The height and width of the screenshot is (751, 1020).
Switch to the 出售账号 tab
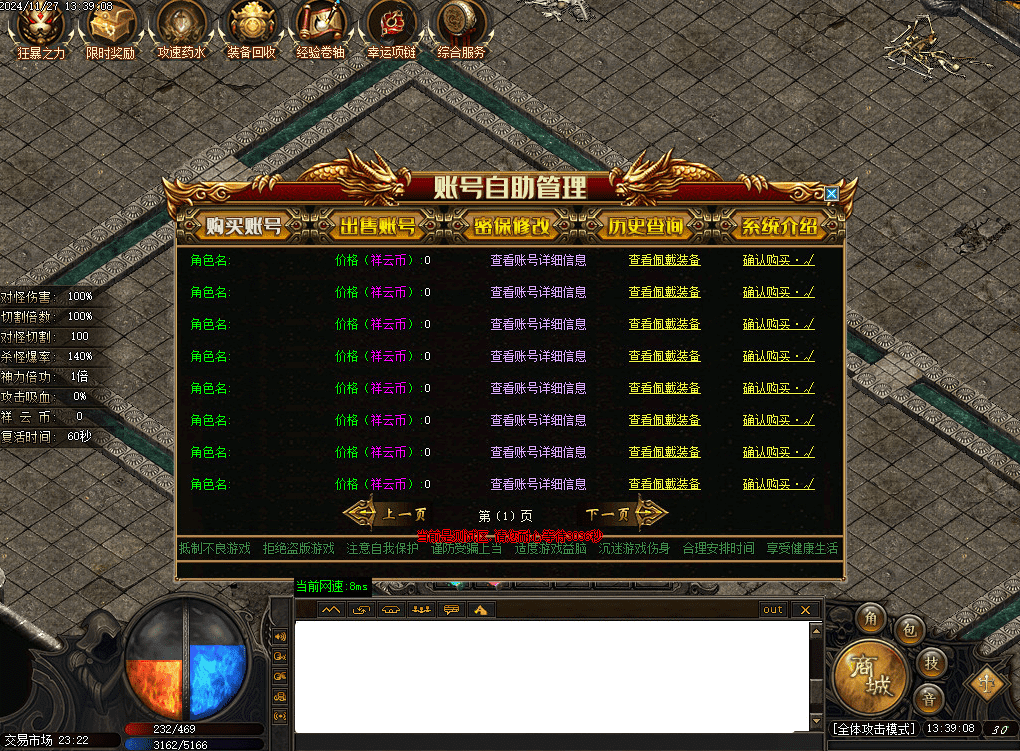(377, 227)
